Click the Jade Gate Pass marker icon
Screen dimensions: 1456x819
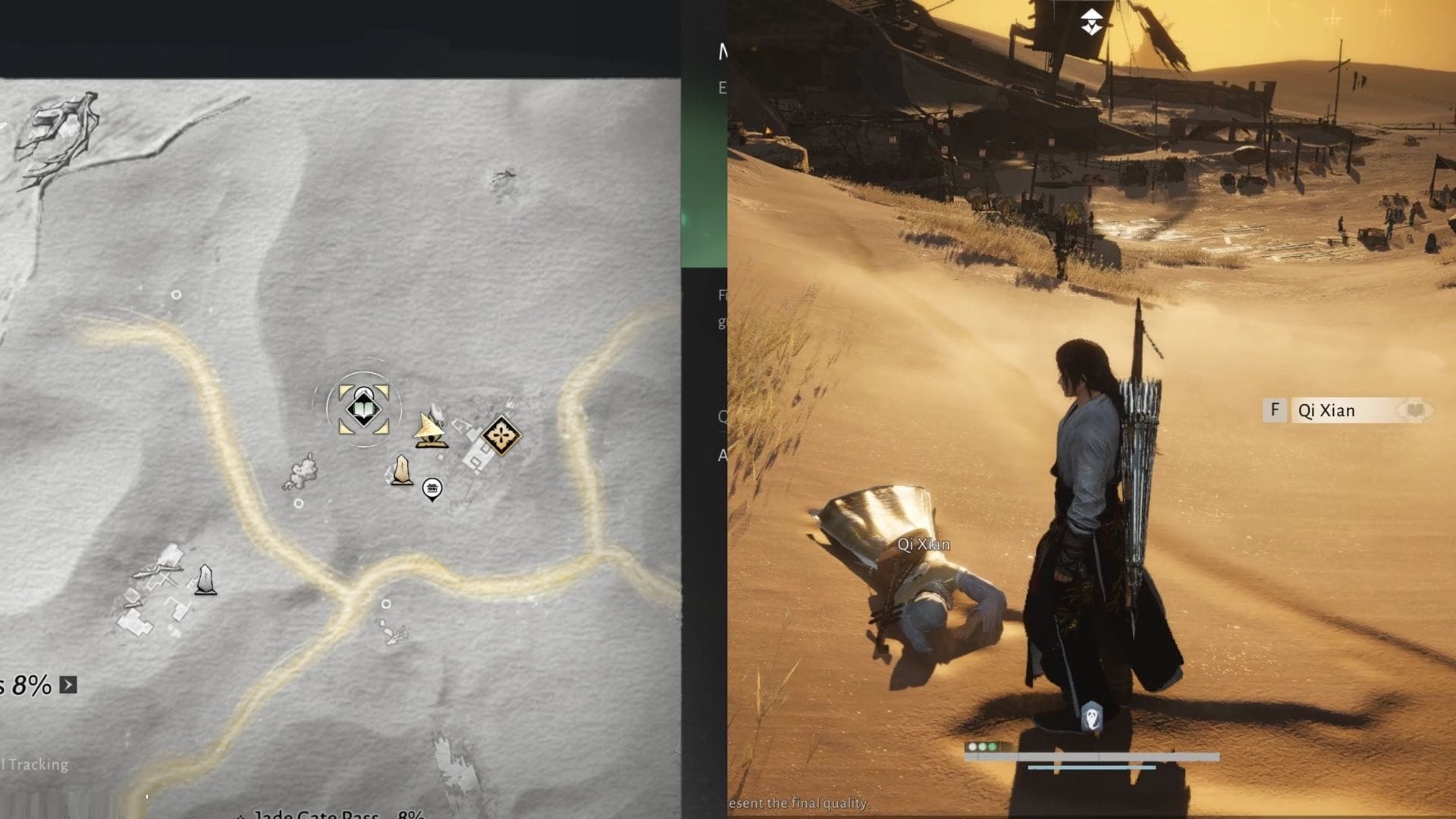241,815
